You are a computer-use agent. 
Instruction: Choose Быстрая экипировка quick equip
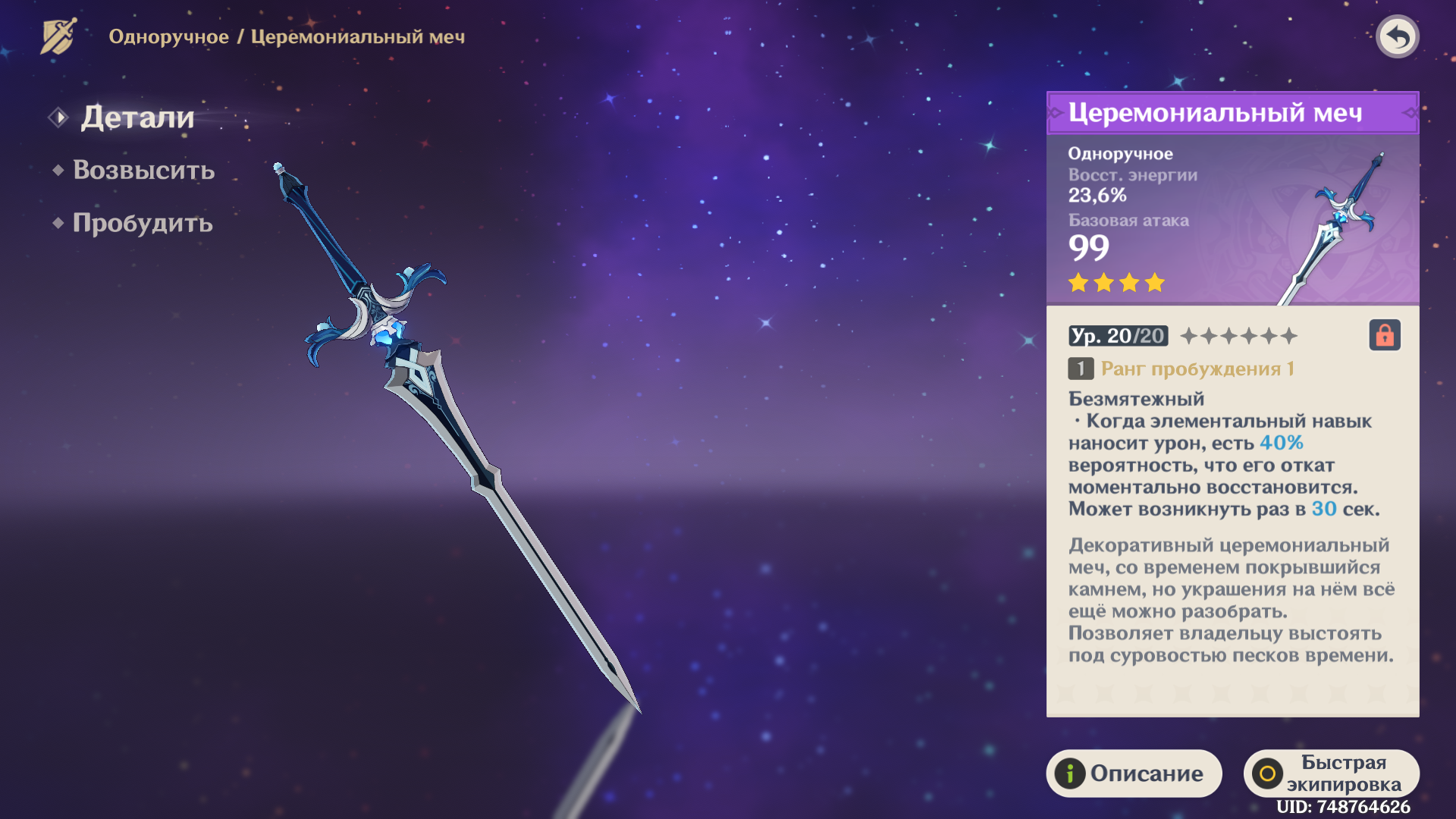[1331, 773]
